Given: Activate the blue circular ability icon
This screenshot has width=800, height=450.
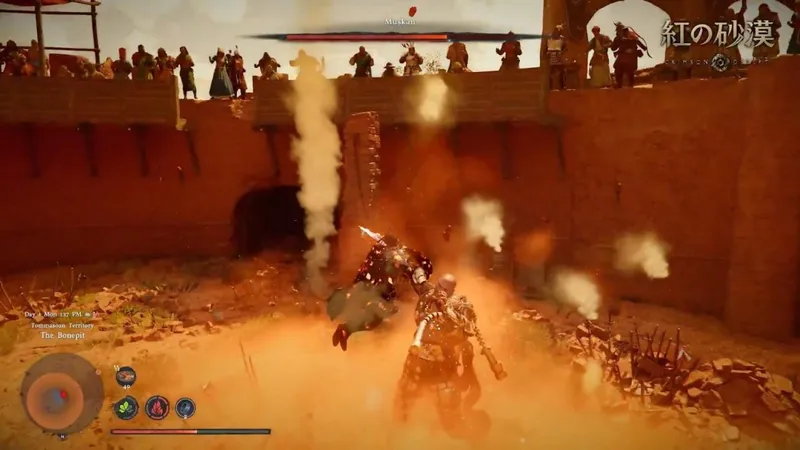Looking at the screenshot, I should [185, 407].
